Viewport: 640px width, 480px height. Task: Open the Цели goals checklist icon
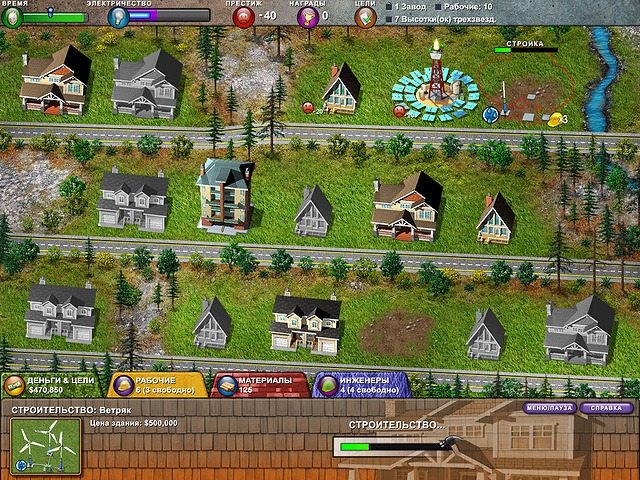pos(366,17)
